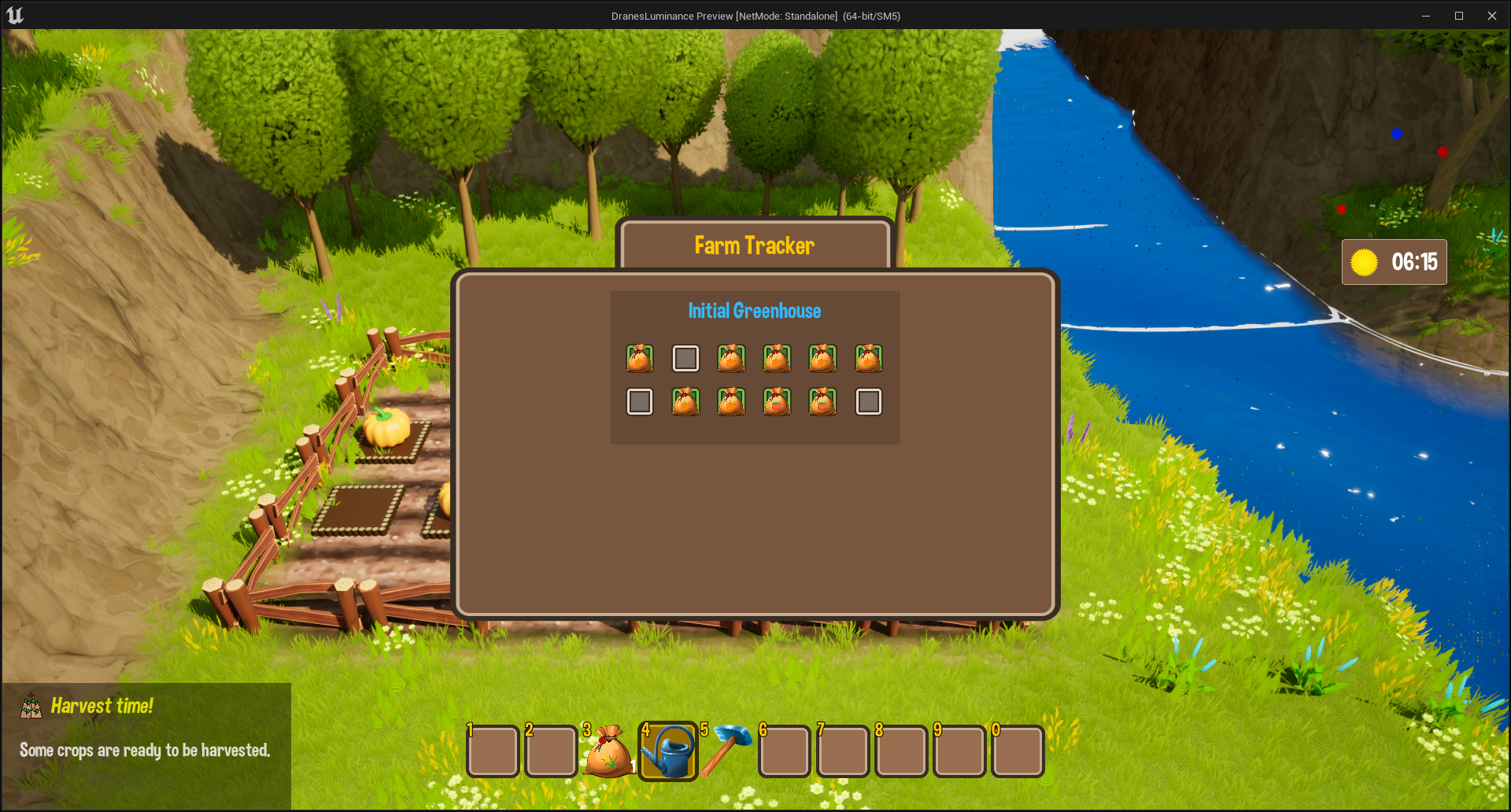The width and height of the screenshot is (1511, 812).
Task: Click the Farm Tracker title tab
Action: tap(754, 245)
